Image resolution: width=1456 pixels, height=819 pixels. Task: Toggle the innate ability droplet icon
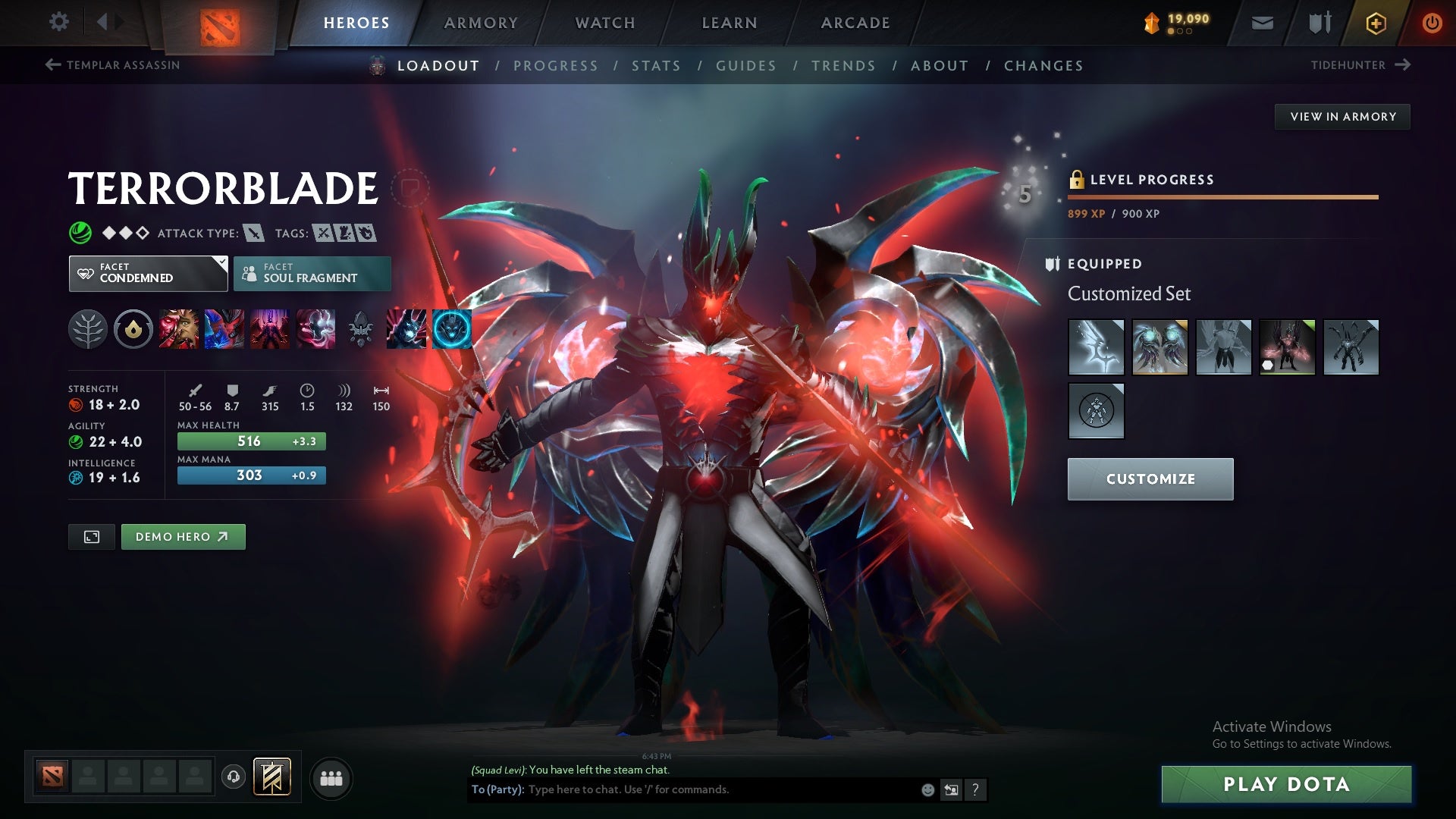[x=133, y=329]
